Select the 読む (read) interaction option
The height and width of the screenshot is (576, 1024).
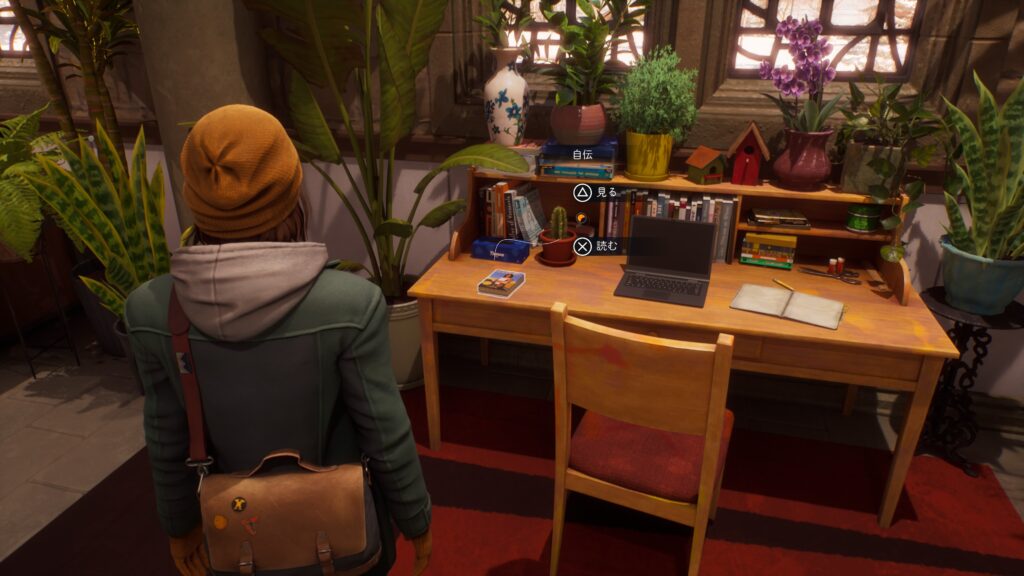click(598, 246)
